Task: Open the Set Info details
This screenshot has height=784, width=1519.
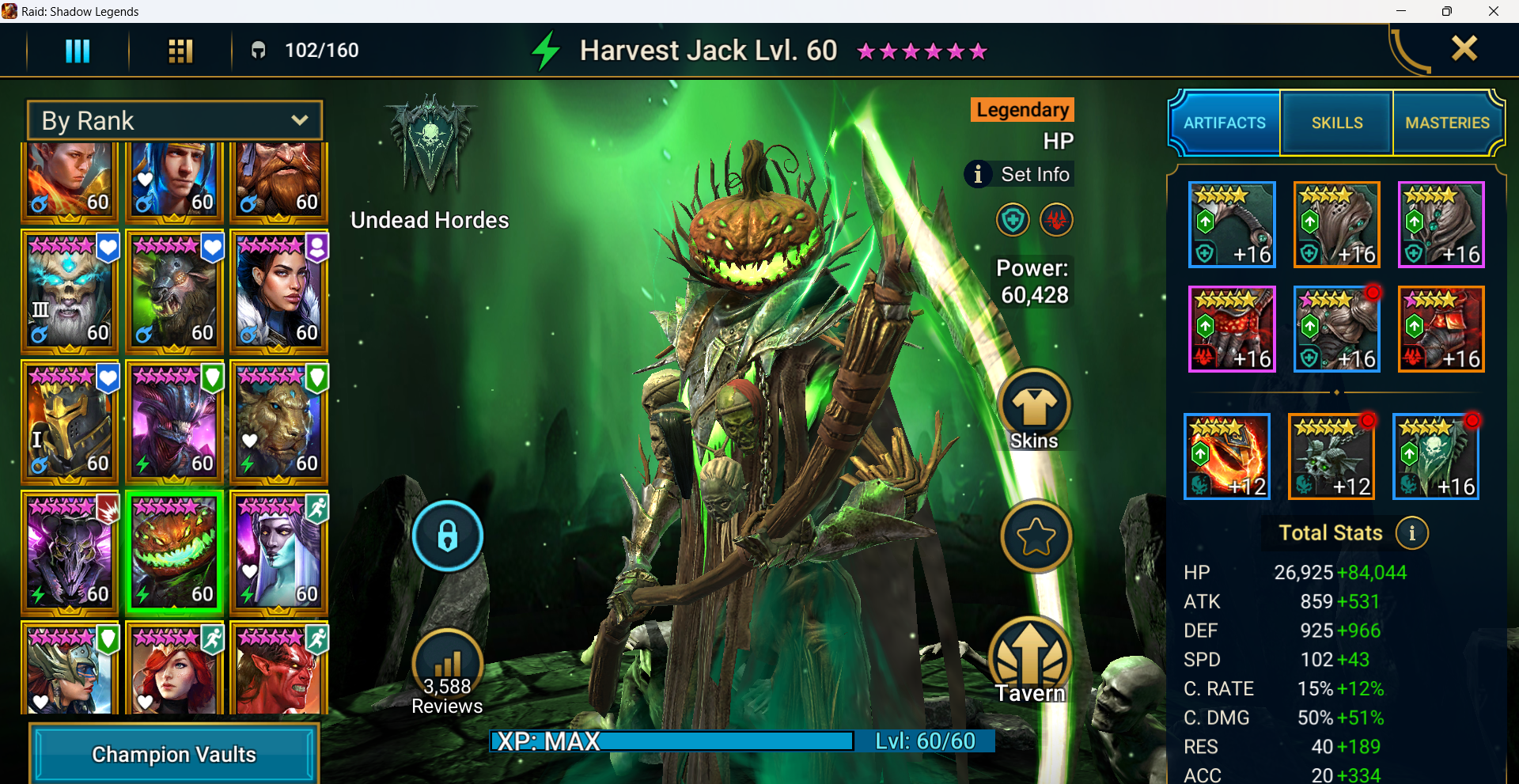Action: coord(1020,174)
